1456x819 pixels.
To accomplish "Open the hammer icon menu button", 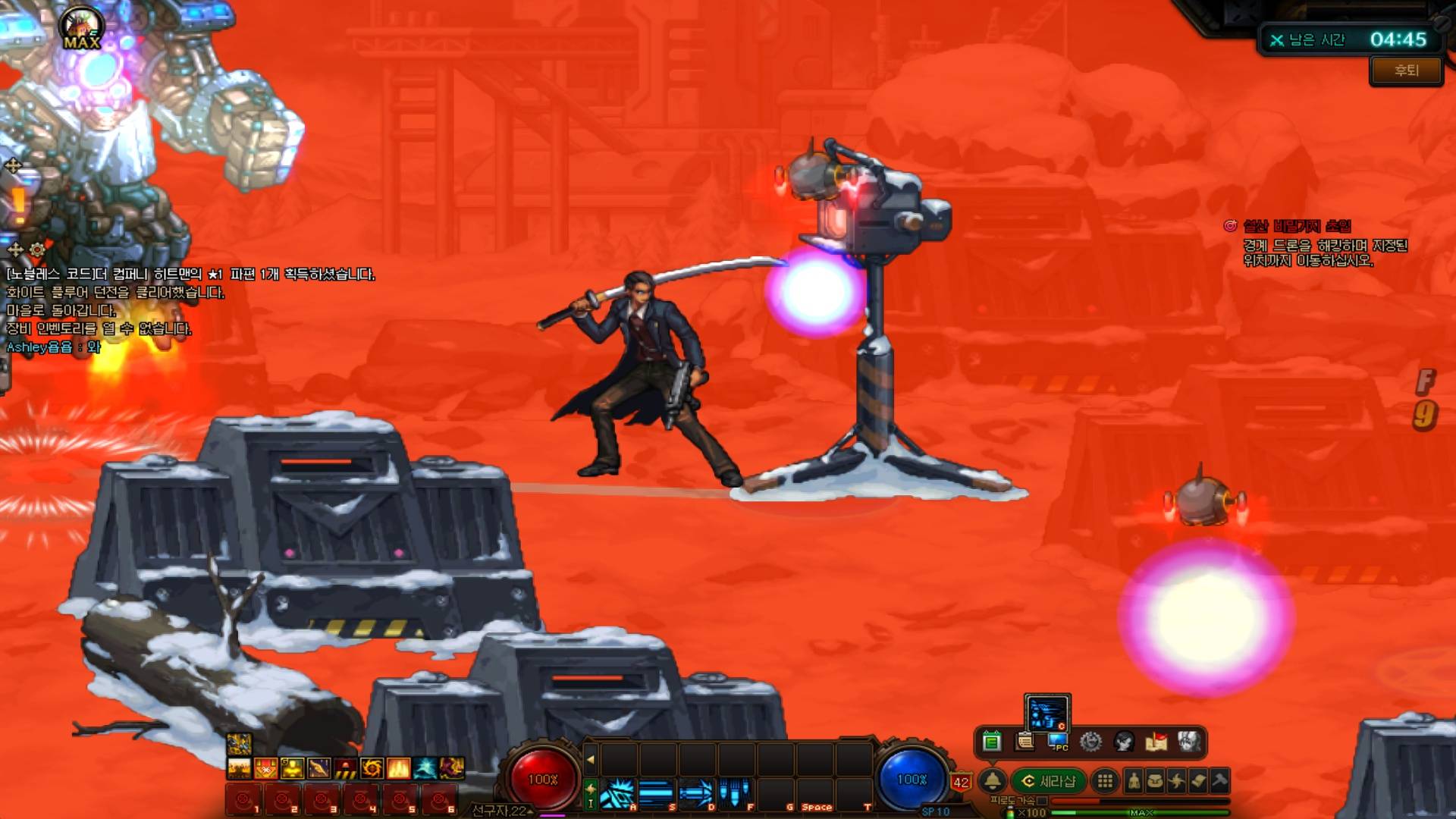I will [x=1219, y=781].
